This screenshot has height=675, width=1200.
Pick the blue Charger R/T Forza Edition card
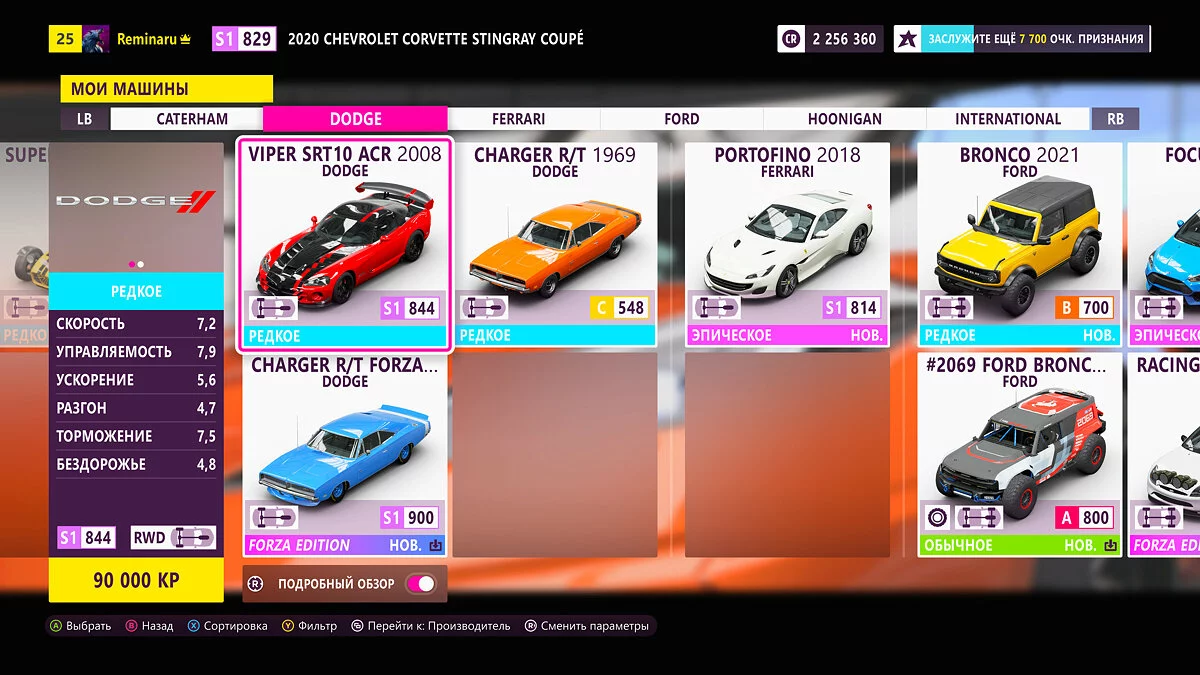345,454
